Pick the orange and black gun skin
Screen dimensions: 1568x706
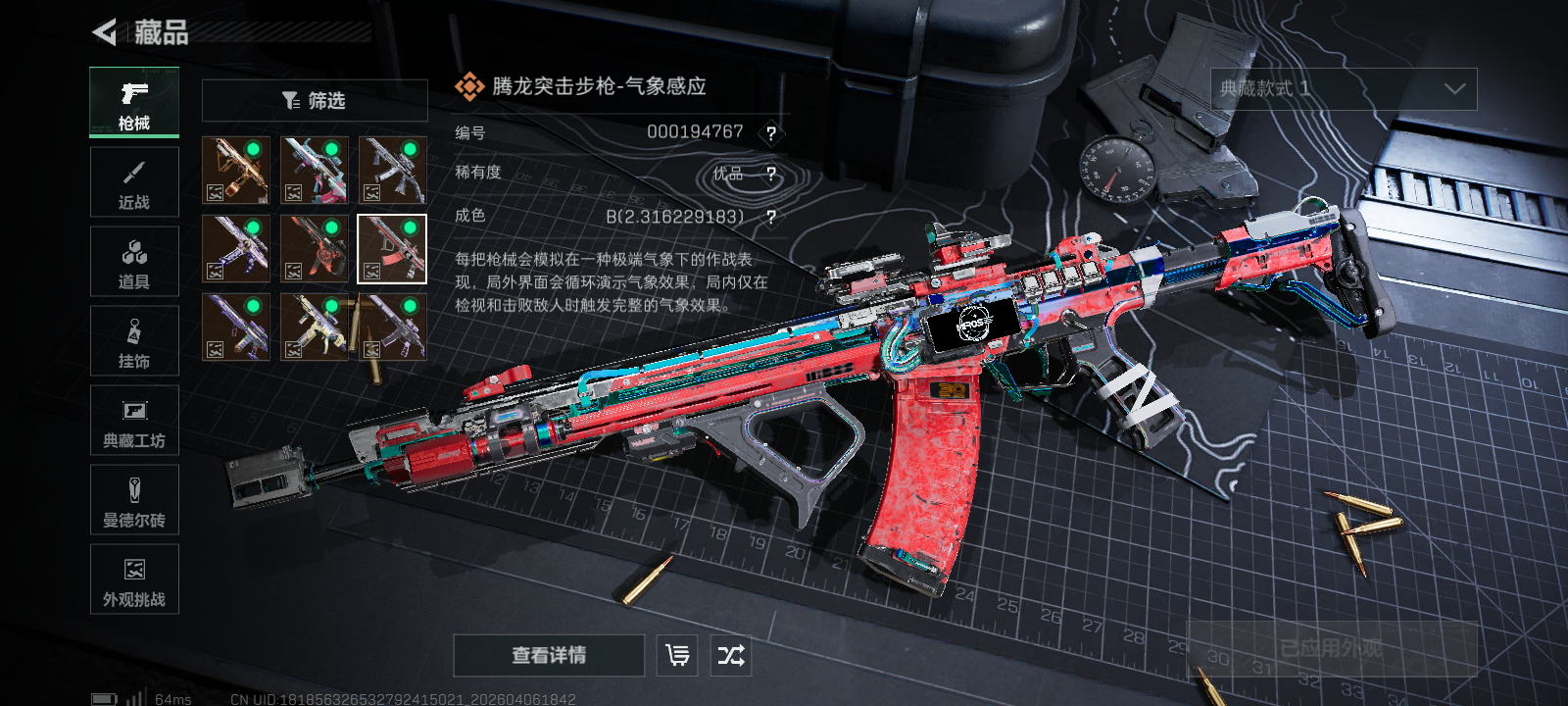coord(315,248)
